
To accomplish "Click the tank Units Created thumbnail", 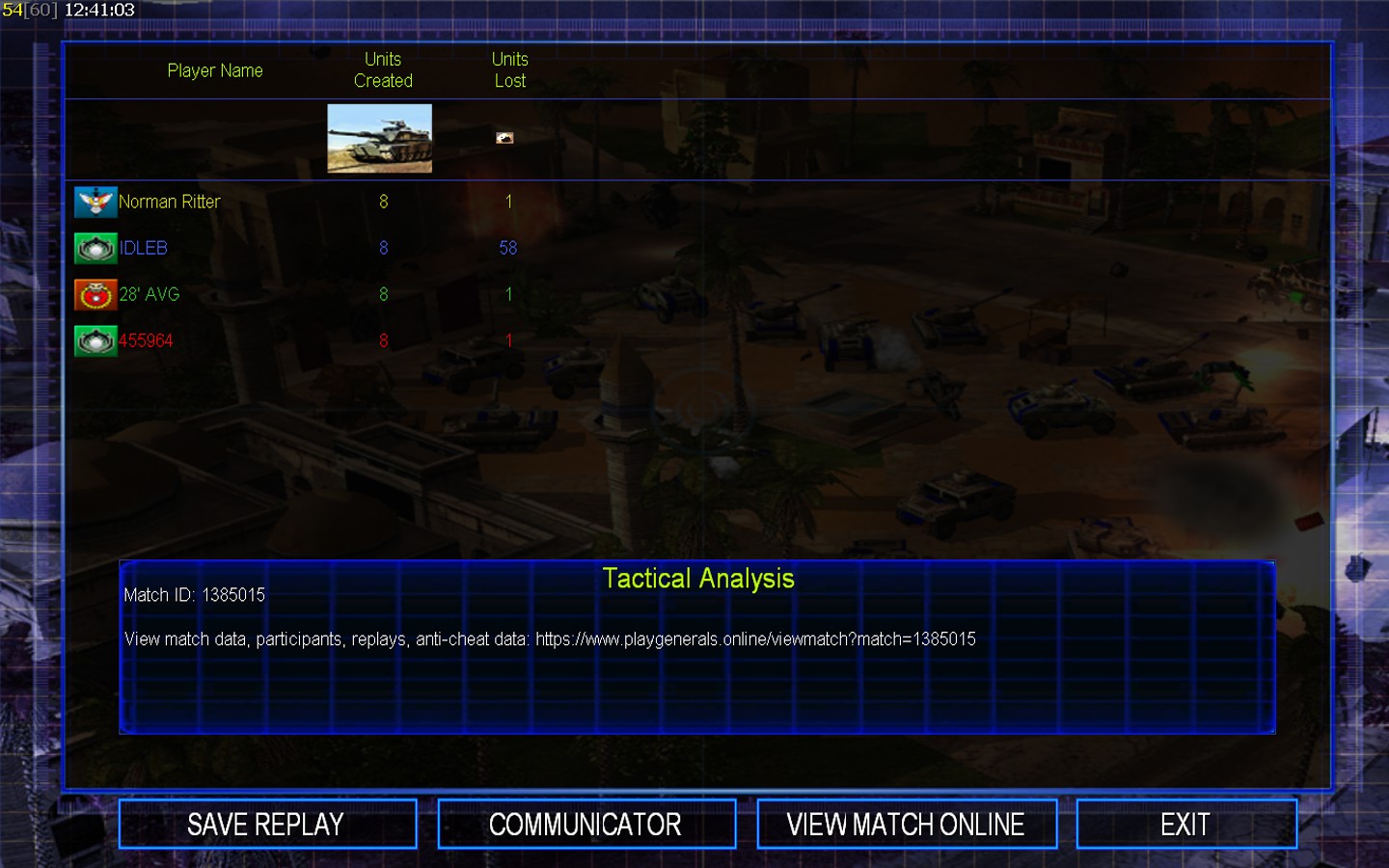I will 379,139.
